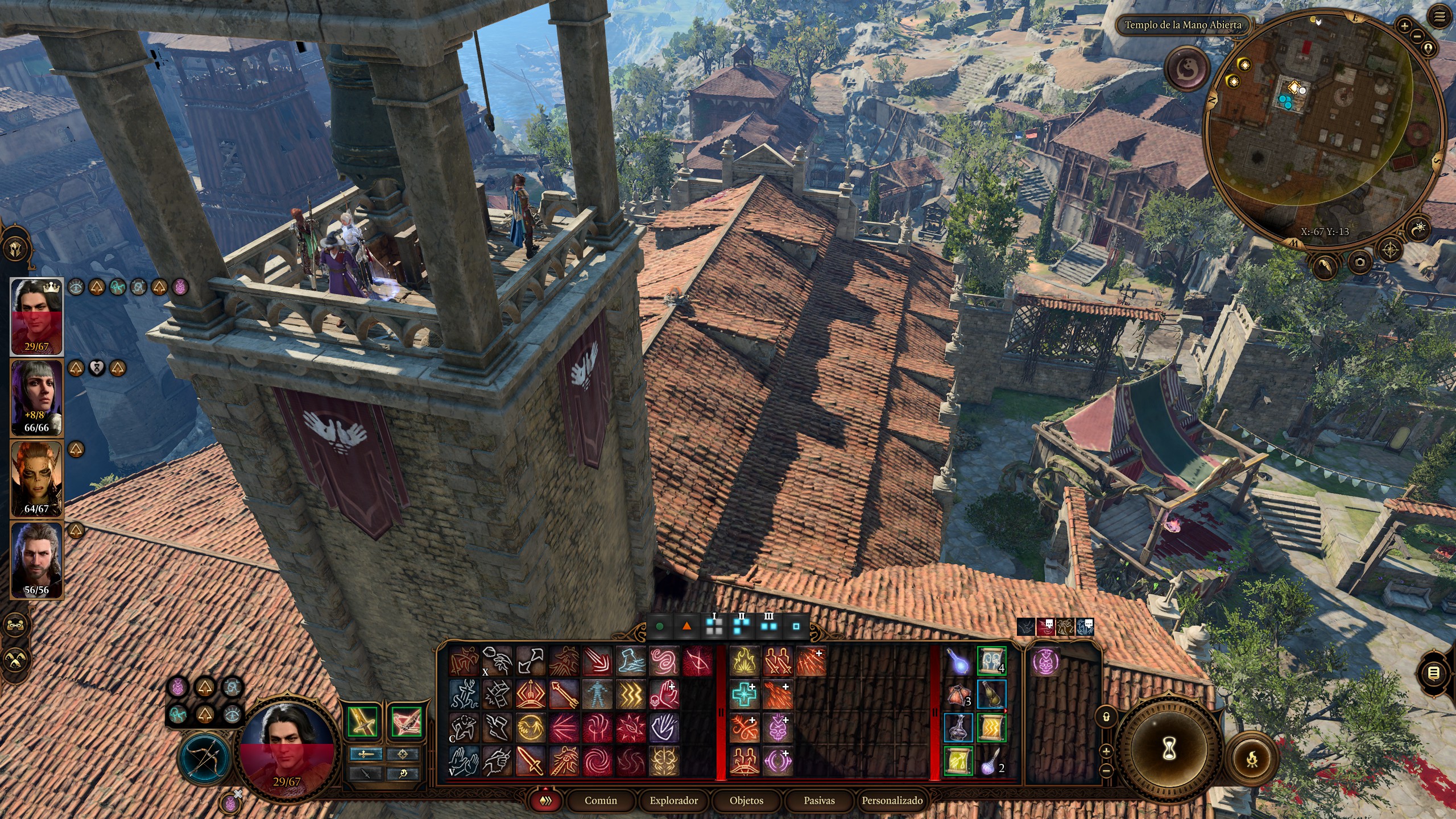Expand the hotbar with the red arrow
This screenshot has width=1456, height=819.
coord(545,788)
